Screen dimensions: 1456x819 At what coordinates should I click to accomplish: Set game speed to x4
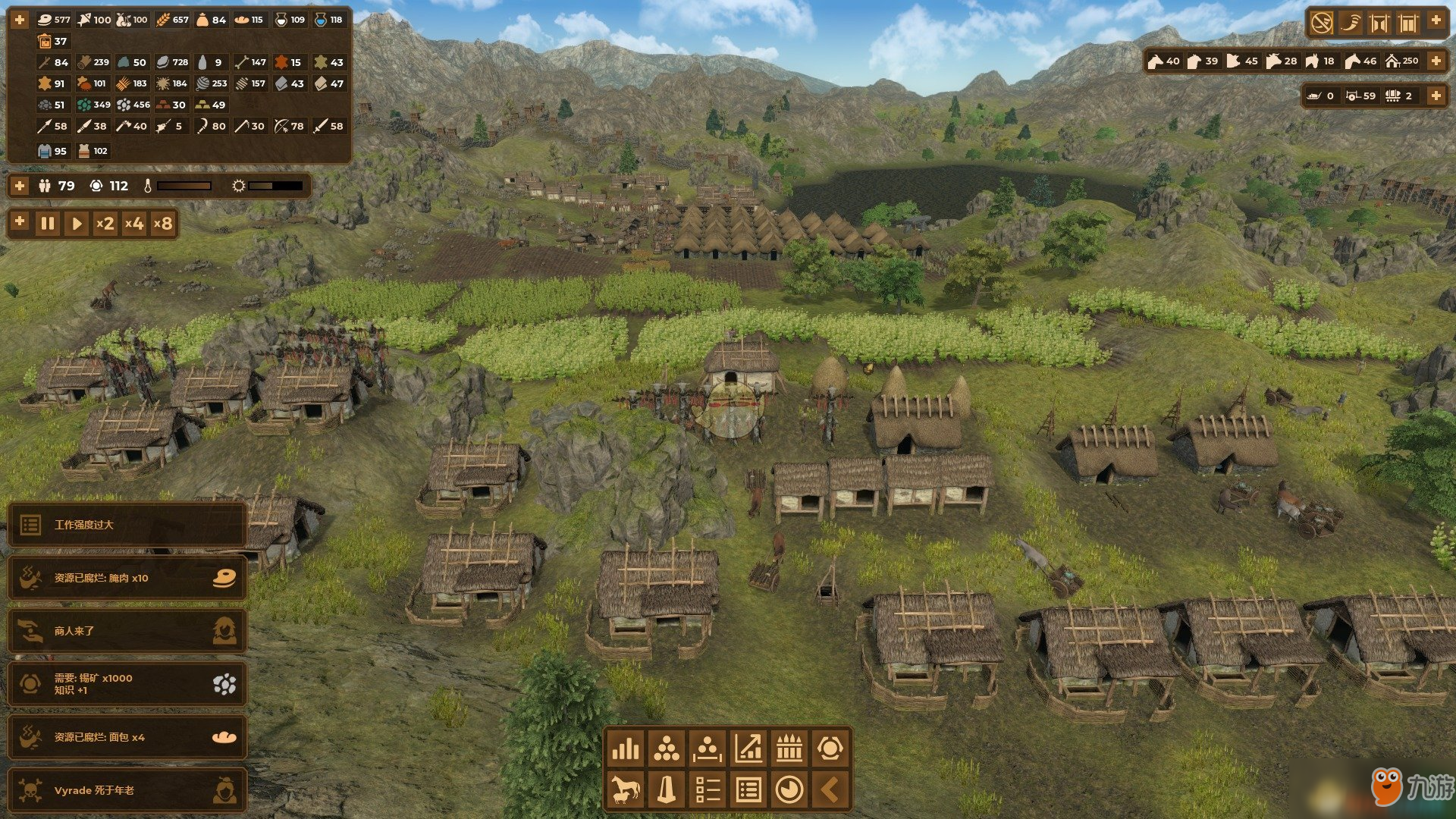coord(134,224)
